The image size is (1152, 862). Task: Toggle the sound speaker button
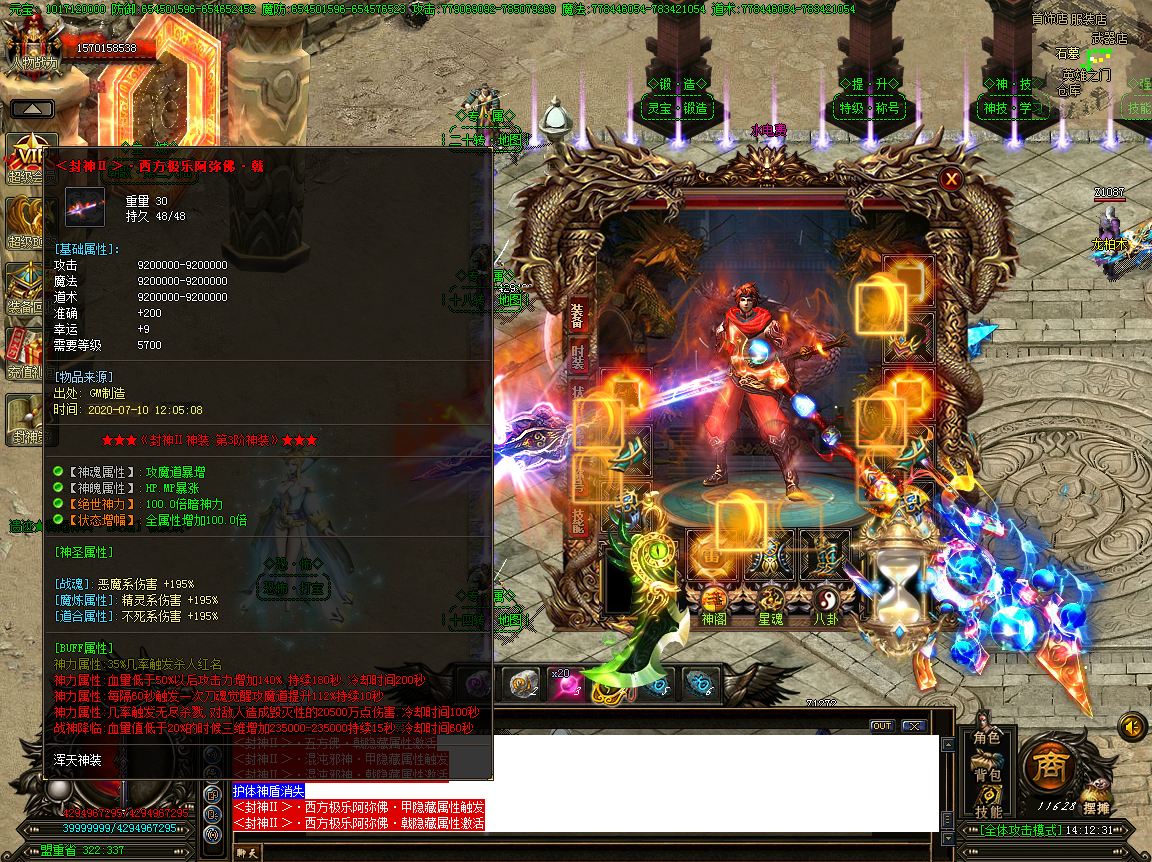click(1131, 726)
